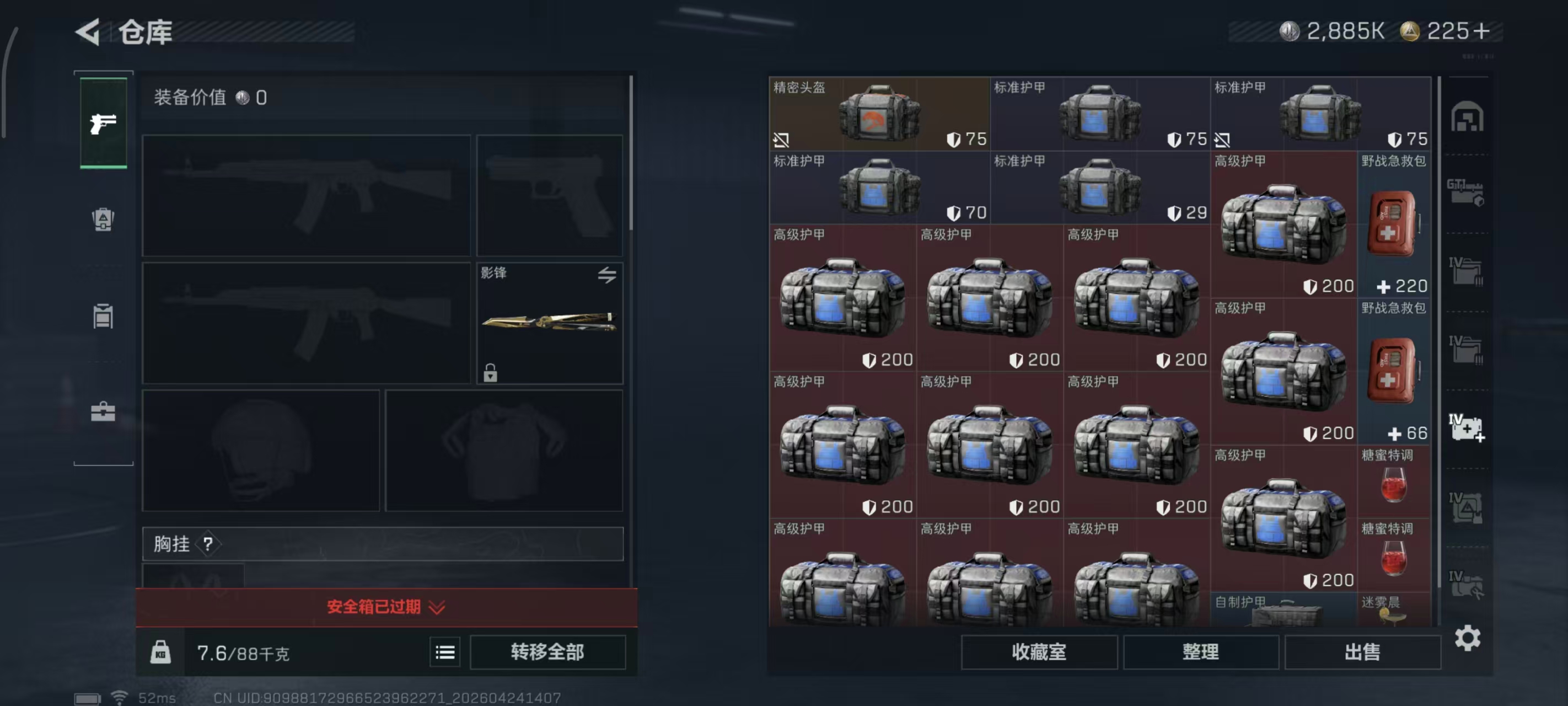The image size is (1568, 706).
Task: Toggle the transfer-lock on 精密头盔
Action: (x=781, y=140)
